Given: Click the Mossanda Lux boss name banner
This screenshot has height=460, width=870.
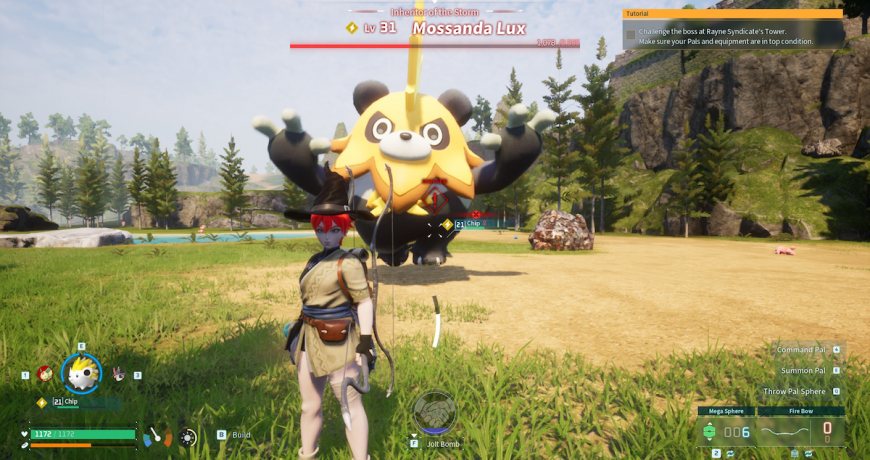Looking at the screenshot, I should tap(469, 28).
